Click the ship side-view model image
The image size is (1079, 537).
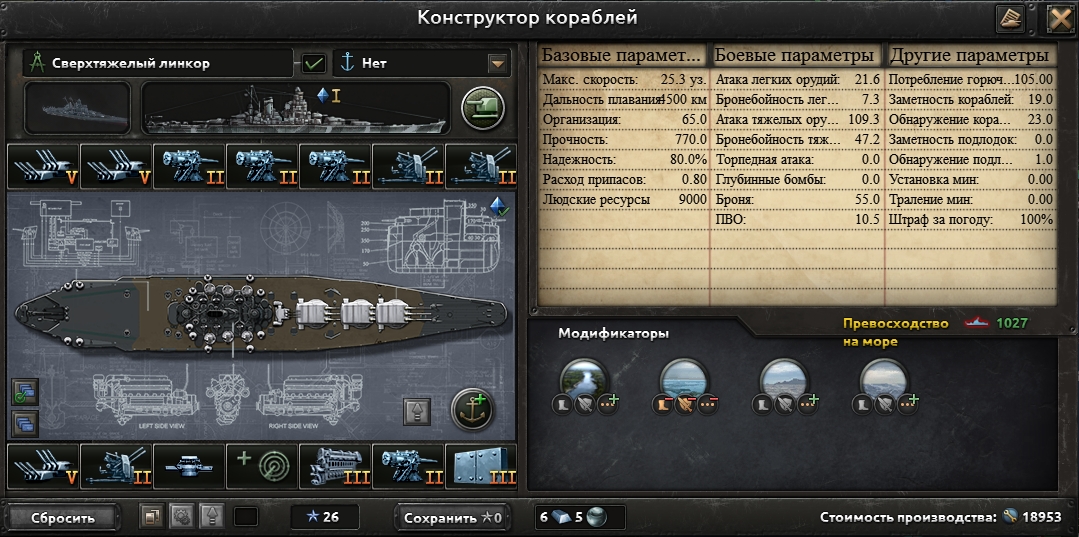click(x=297, y=108)
